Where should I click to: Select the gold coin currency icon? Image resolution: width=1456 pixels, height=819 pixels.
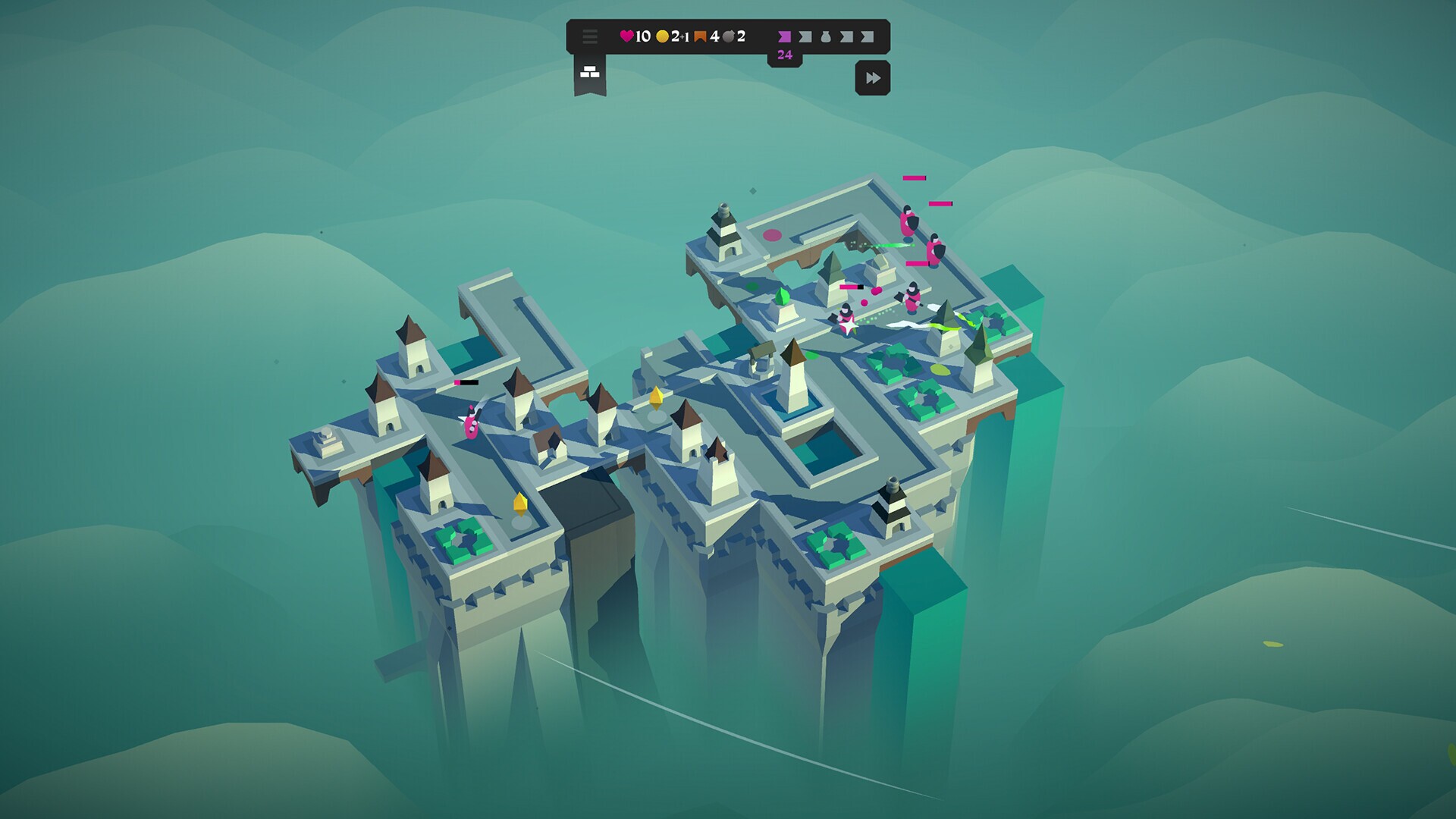tap(663, 37)
